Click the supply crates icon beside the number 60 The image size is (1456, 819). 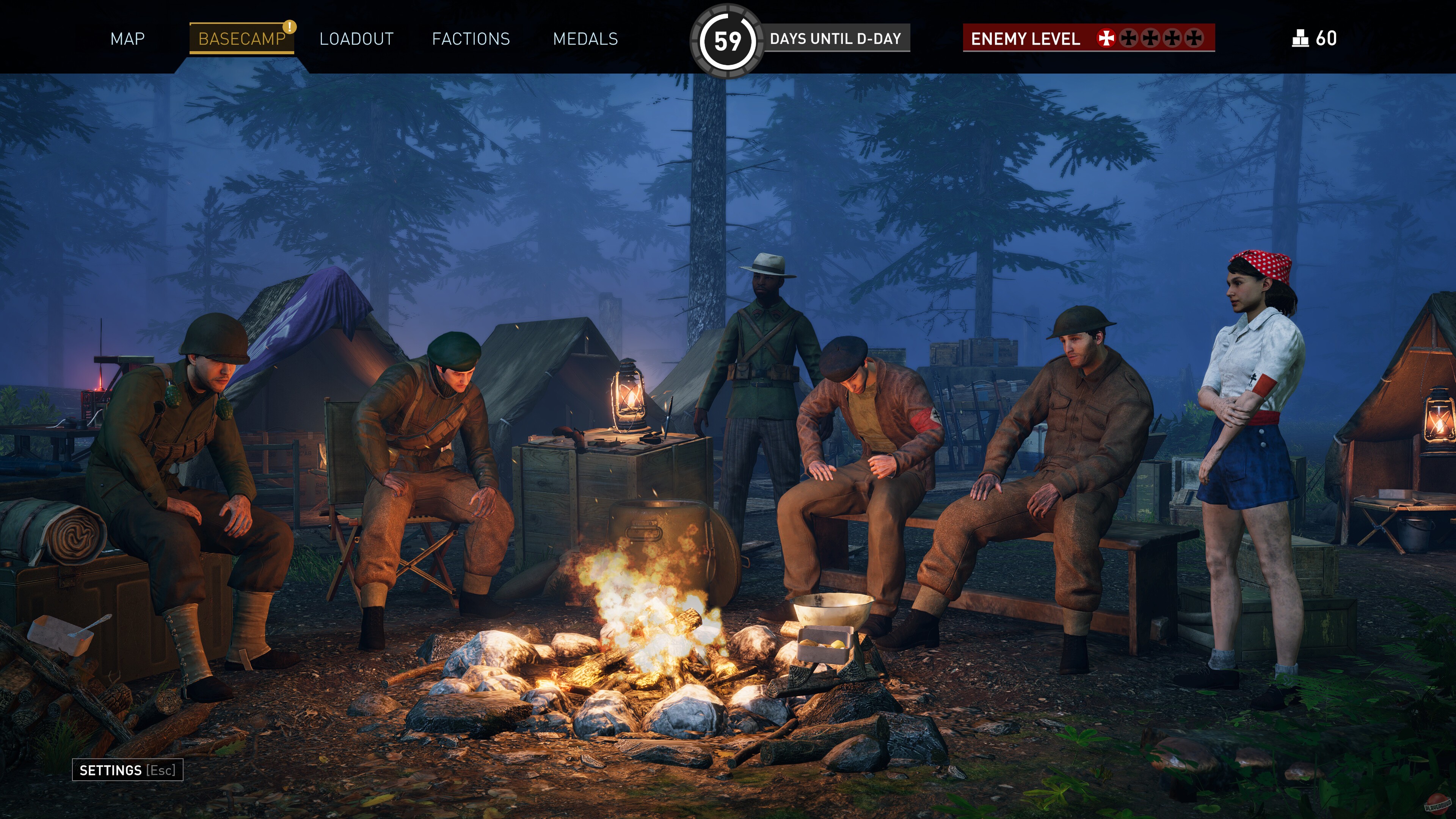pos(1302,38)
